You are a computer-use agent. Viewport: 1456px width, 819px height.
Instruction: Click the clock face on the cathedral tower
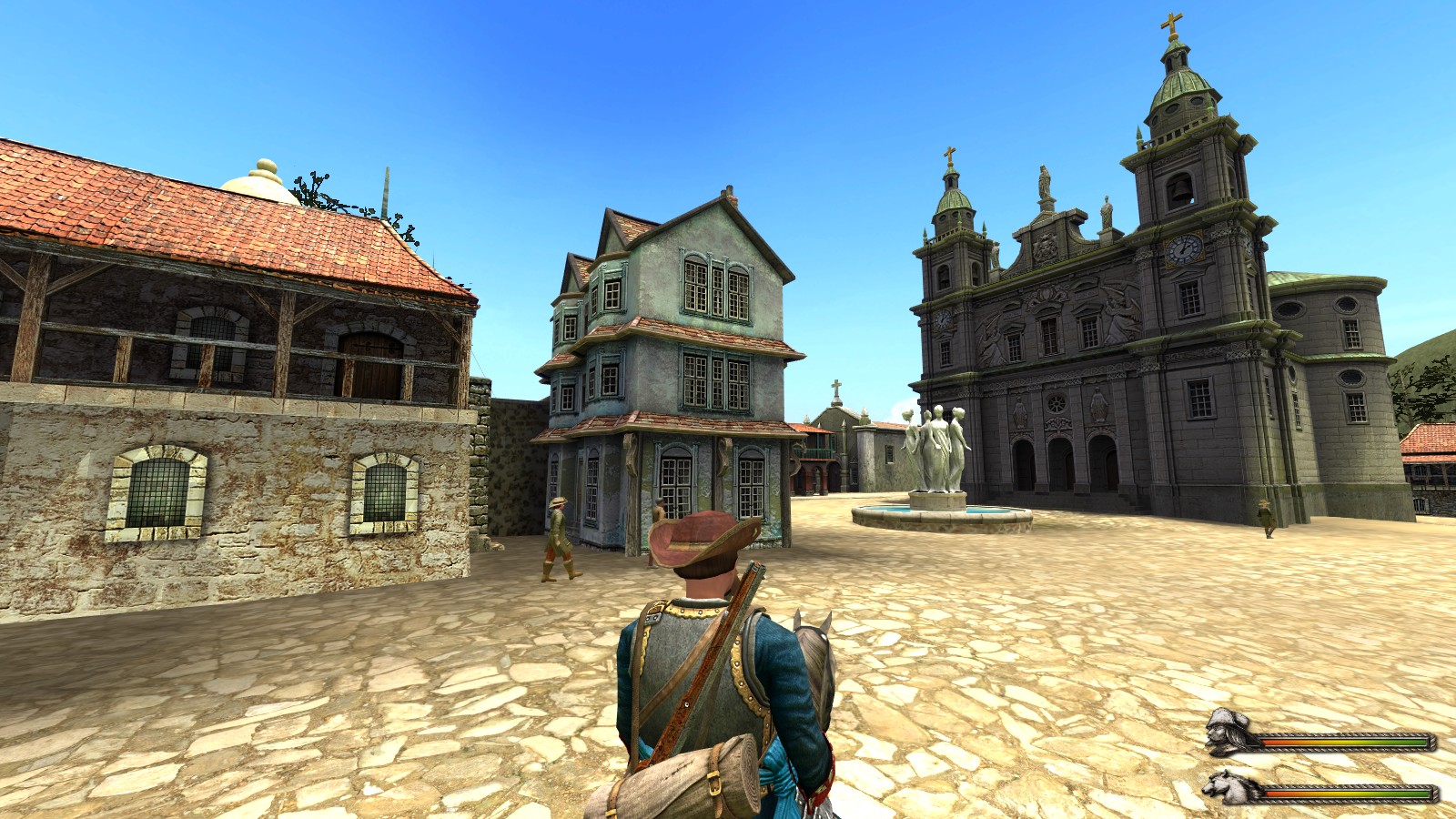pos(1184,248)
